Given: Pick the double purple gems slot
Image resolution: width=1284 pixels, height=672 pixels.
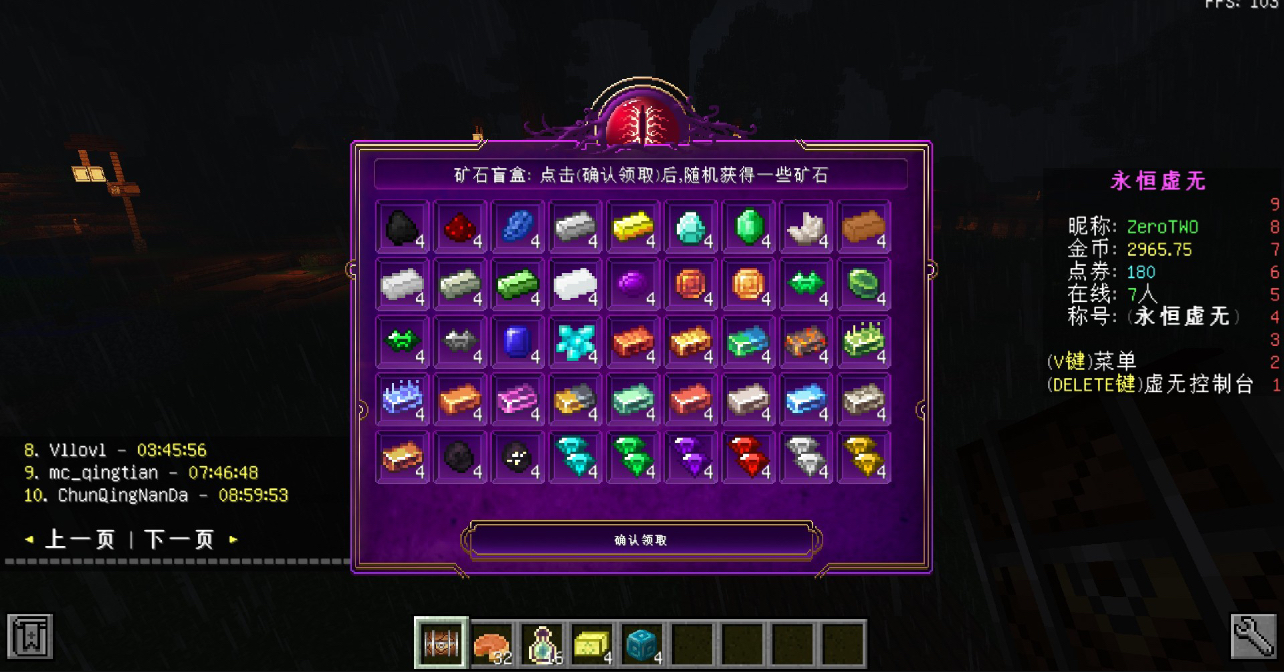Looking at the screenshot, I should (x=690, y=457).
